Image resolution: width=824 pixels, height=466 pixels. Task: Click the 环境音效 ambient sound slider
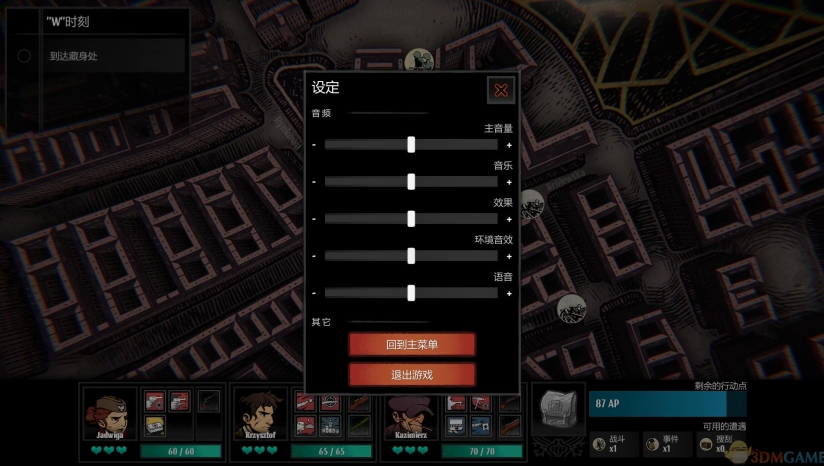(x=411, y=256)
